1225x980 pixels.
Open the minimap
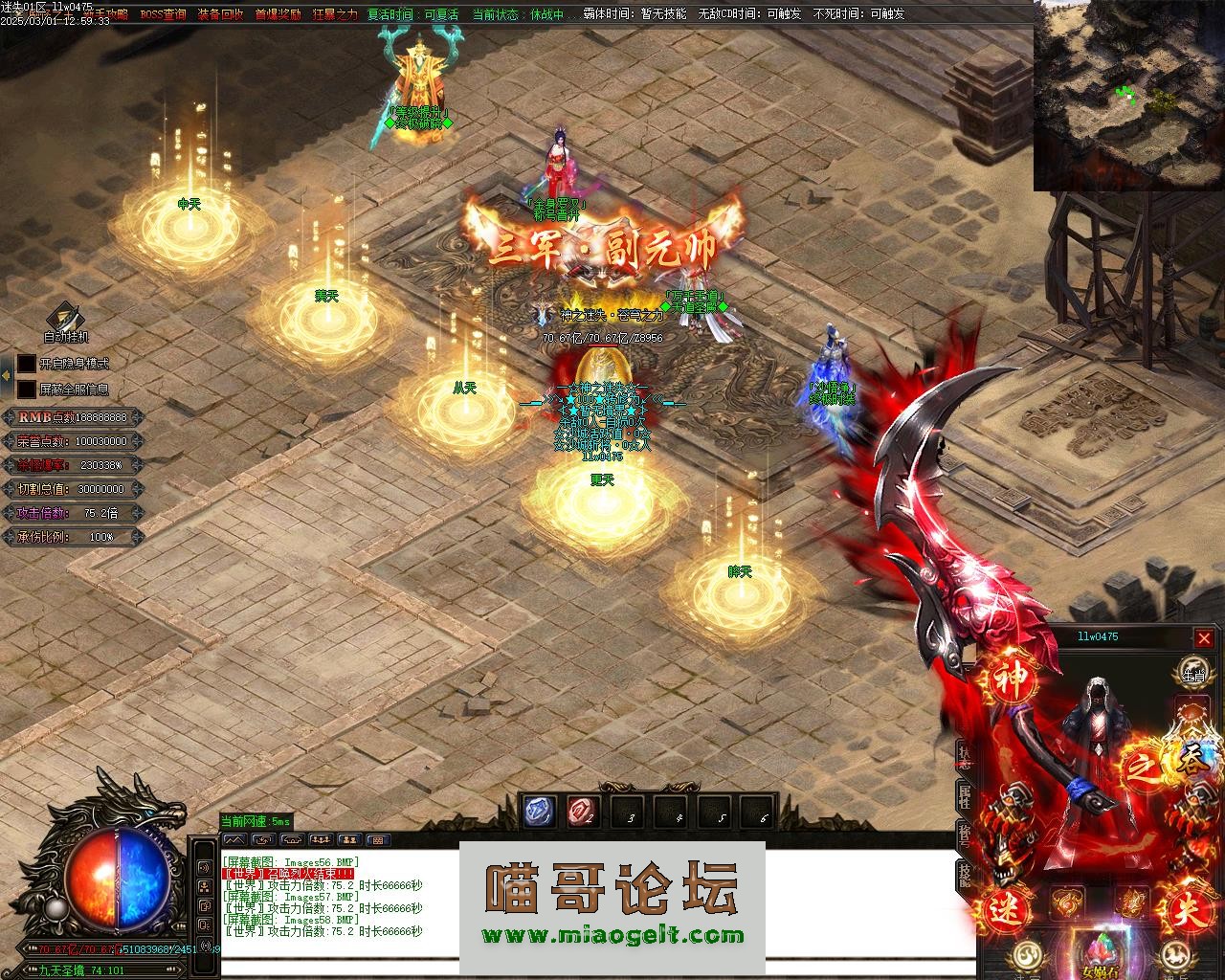pyautogui.click(x=1128, y=96)
